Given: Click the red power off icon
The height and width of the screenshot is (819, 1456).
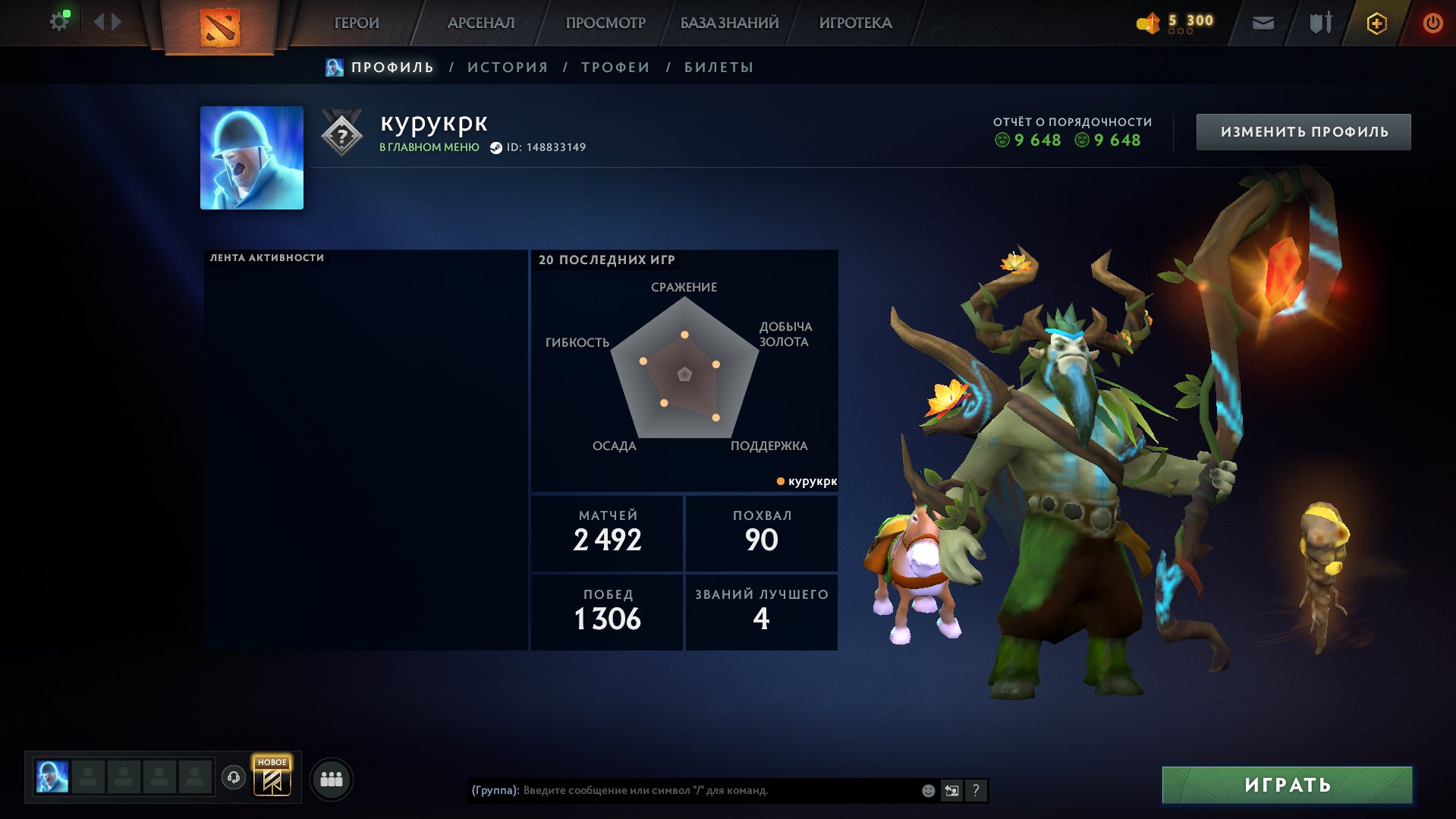Looking at the screenshot, I should [x=1432, y=23].
